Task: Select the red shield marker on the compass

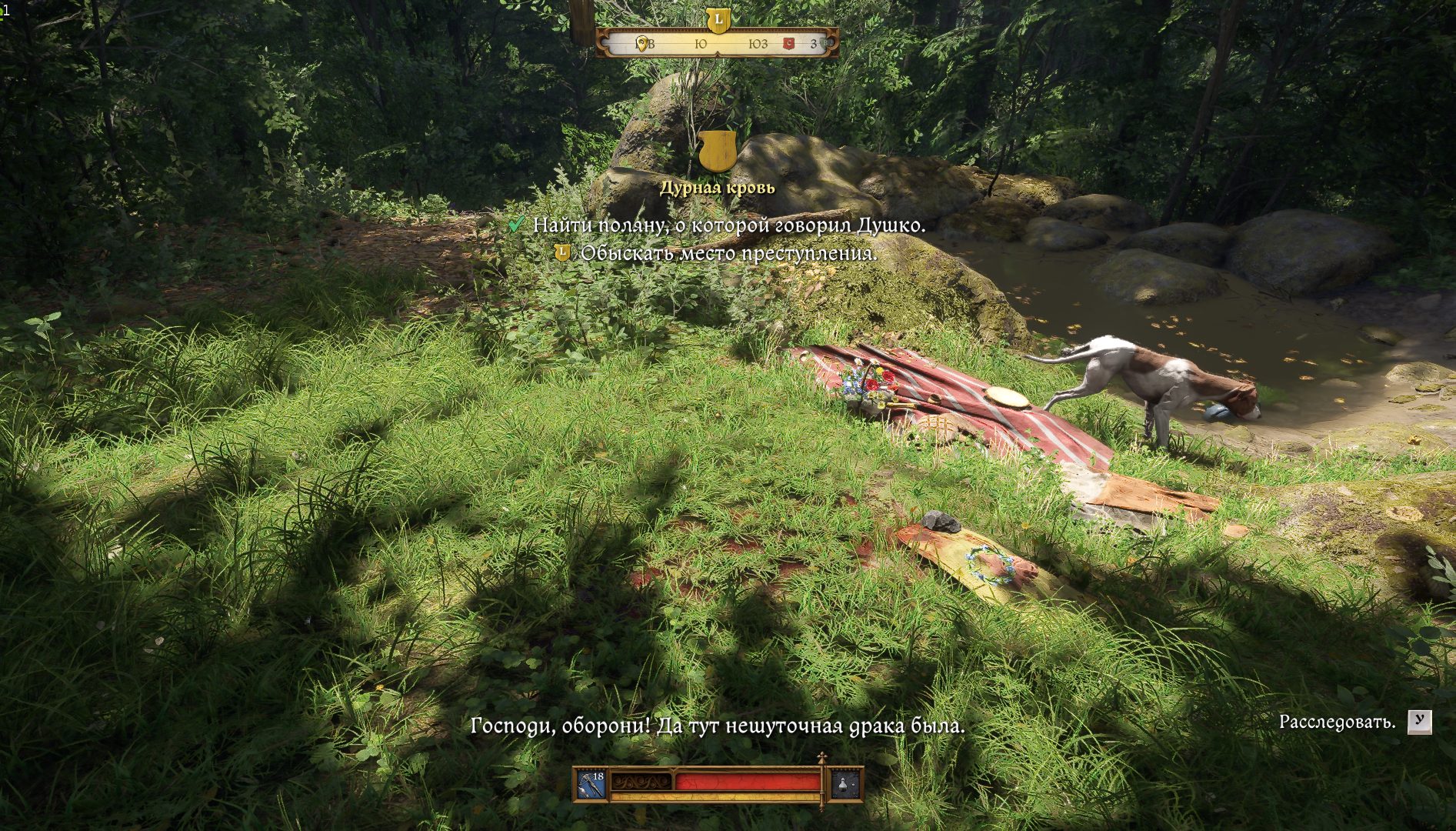Action: click(788, 44)
